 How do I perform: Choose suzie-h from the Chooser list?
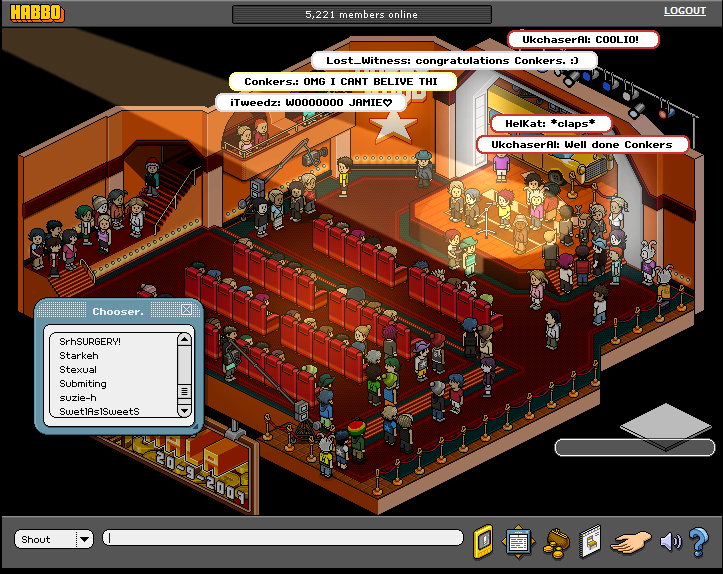[78, 397]
